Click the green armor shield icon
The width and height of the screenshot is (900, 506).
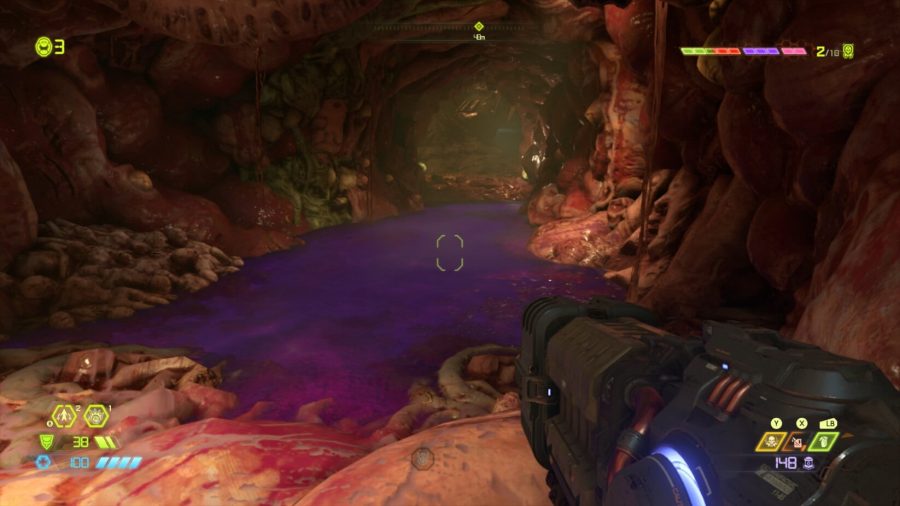[46, 441]
